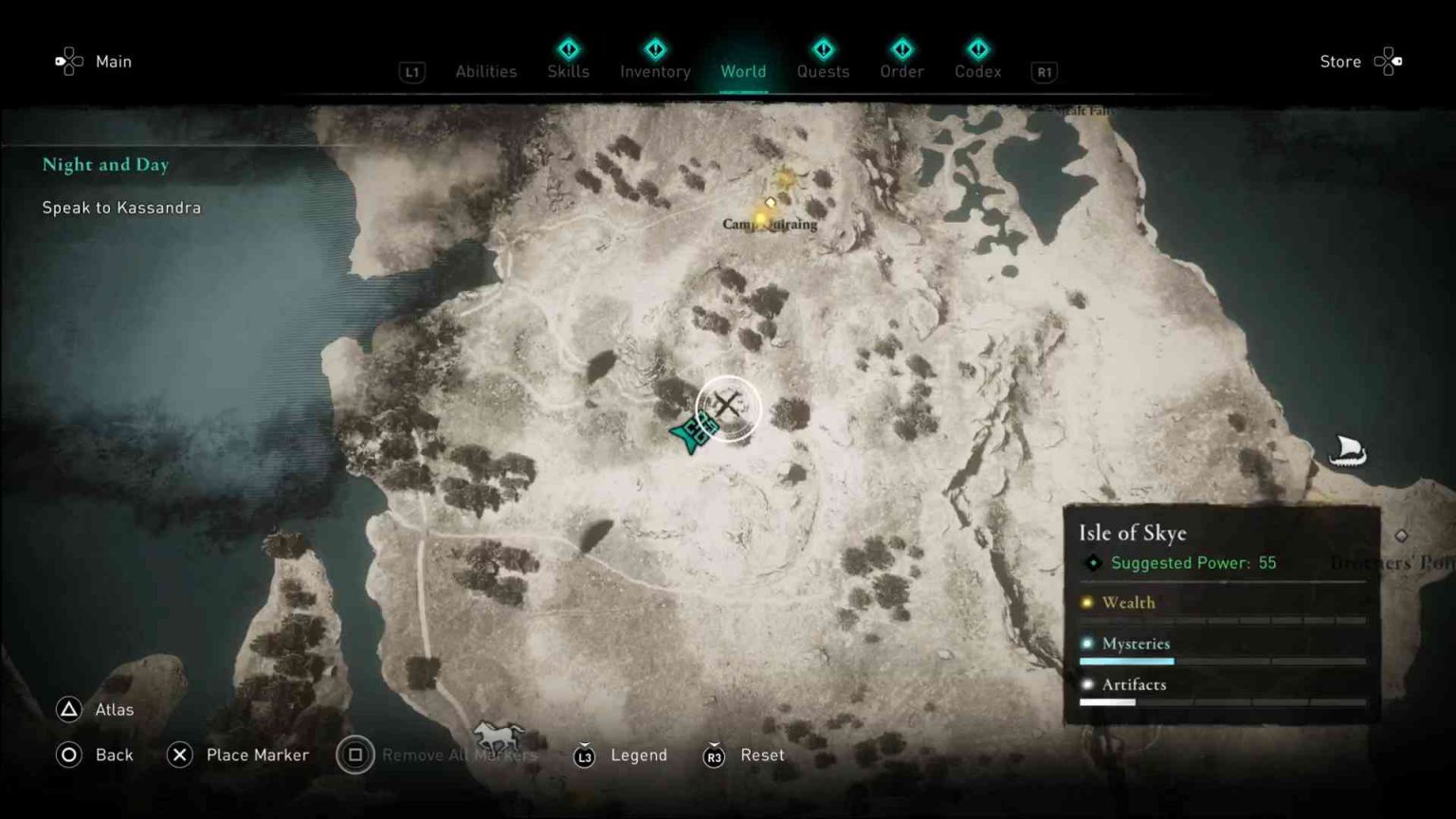
Task: Click the diamond icon above the Skills tab
Action: [x=568, y=49]
